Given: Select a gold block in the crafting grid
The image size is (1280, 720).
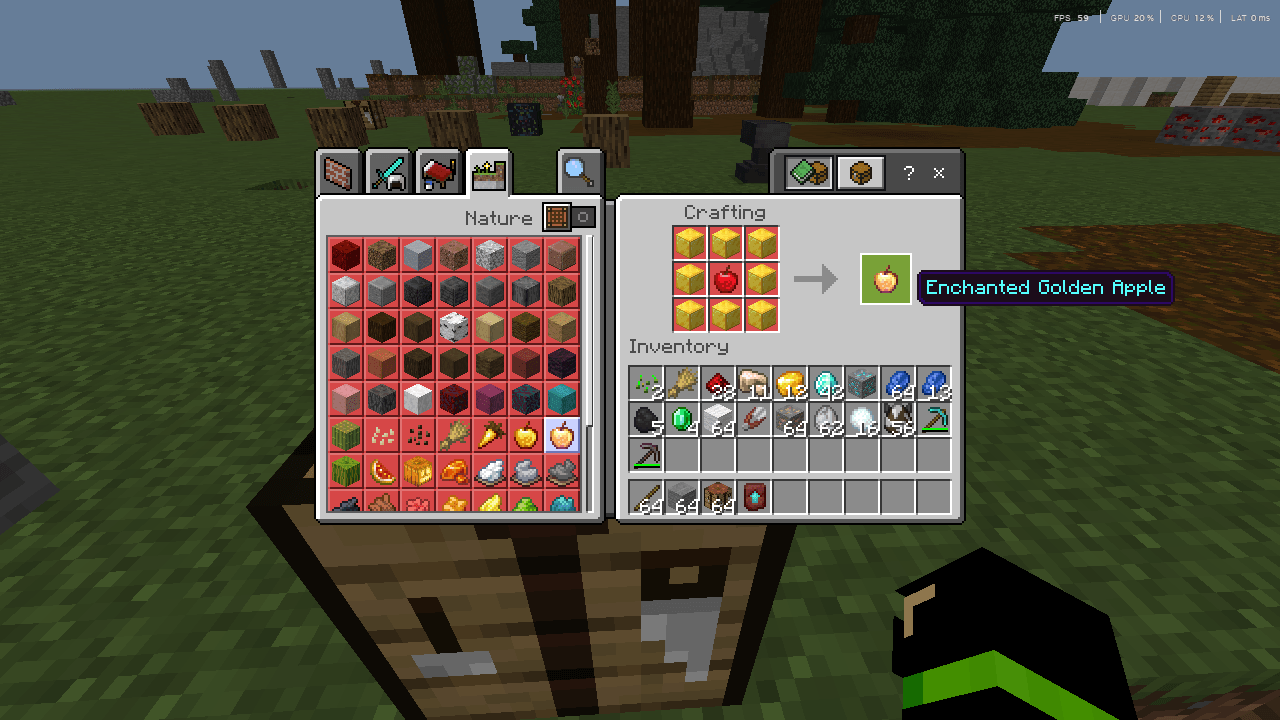Looking at the screenshot, I should tap(687, 242).
